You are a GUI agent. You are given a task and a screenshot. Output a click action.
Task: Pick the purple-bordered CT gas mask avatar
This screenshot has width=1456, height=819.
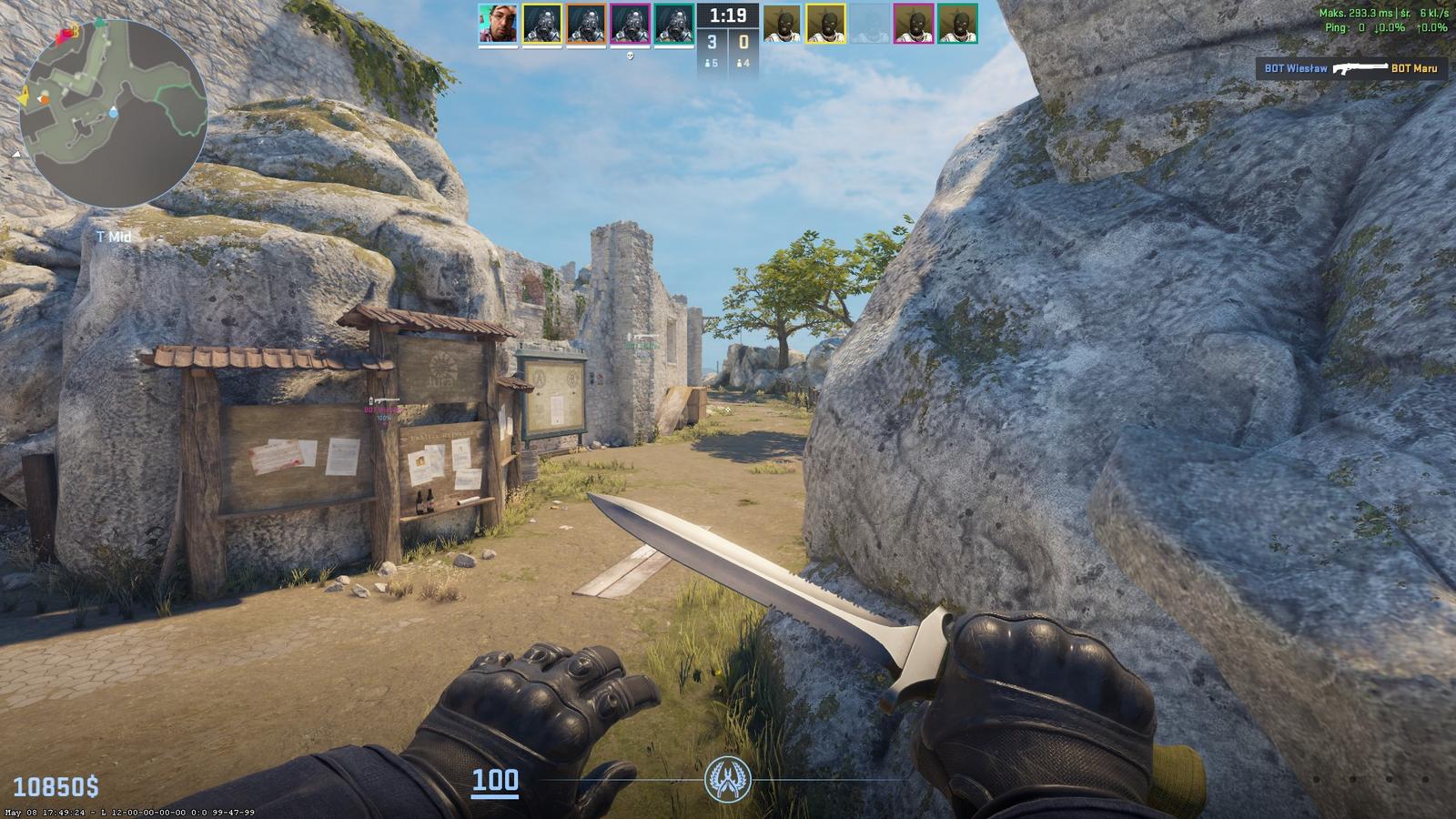point(630,24)
